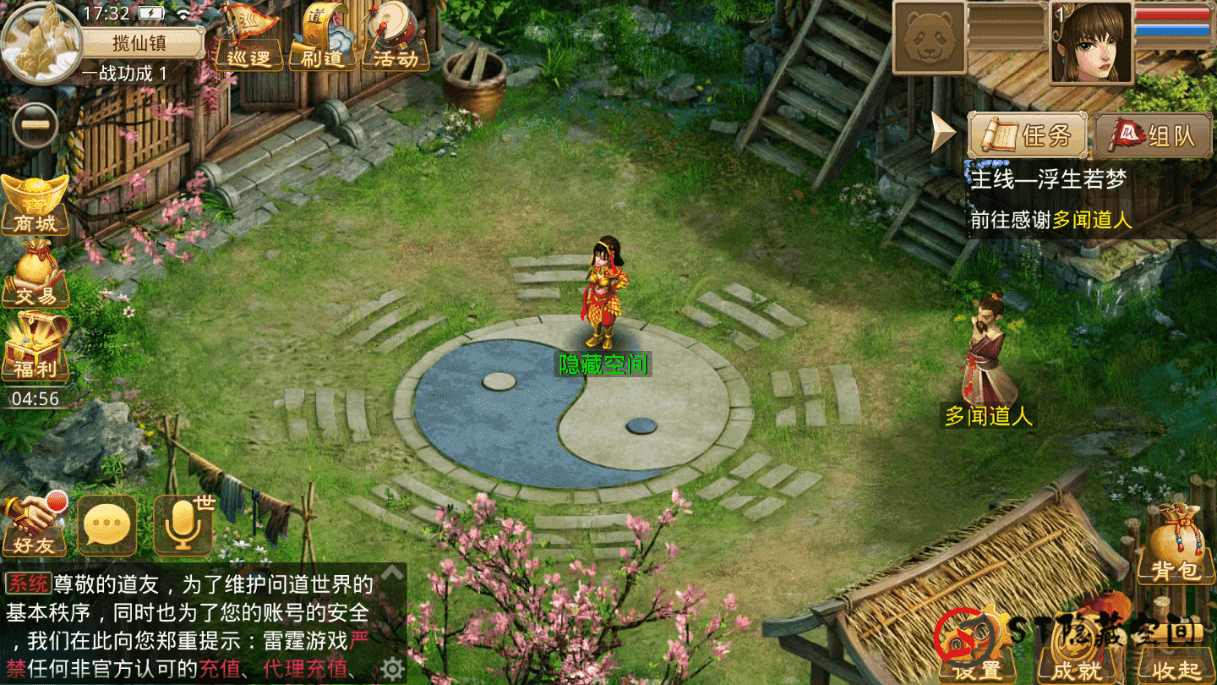Open the 福利 rewards chest
Screen dimensions: 1217x685
click(35, 346)
